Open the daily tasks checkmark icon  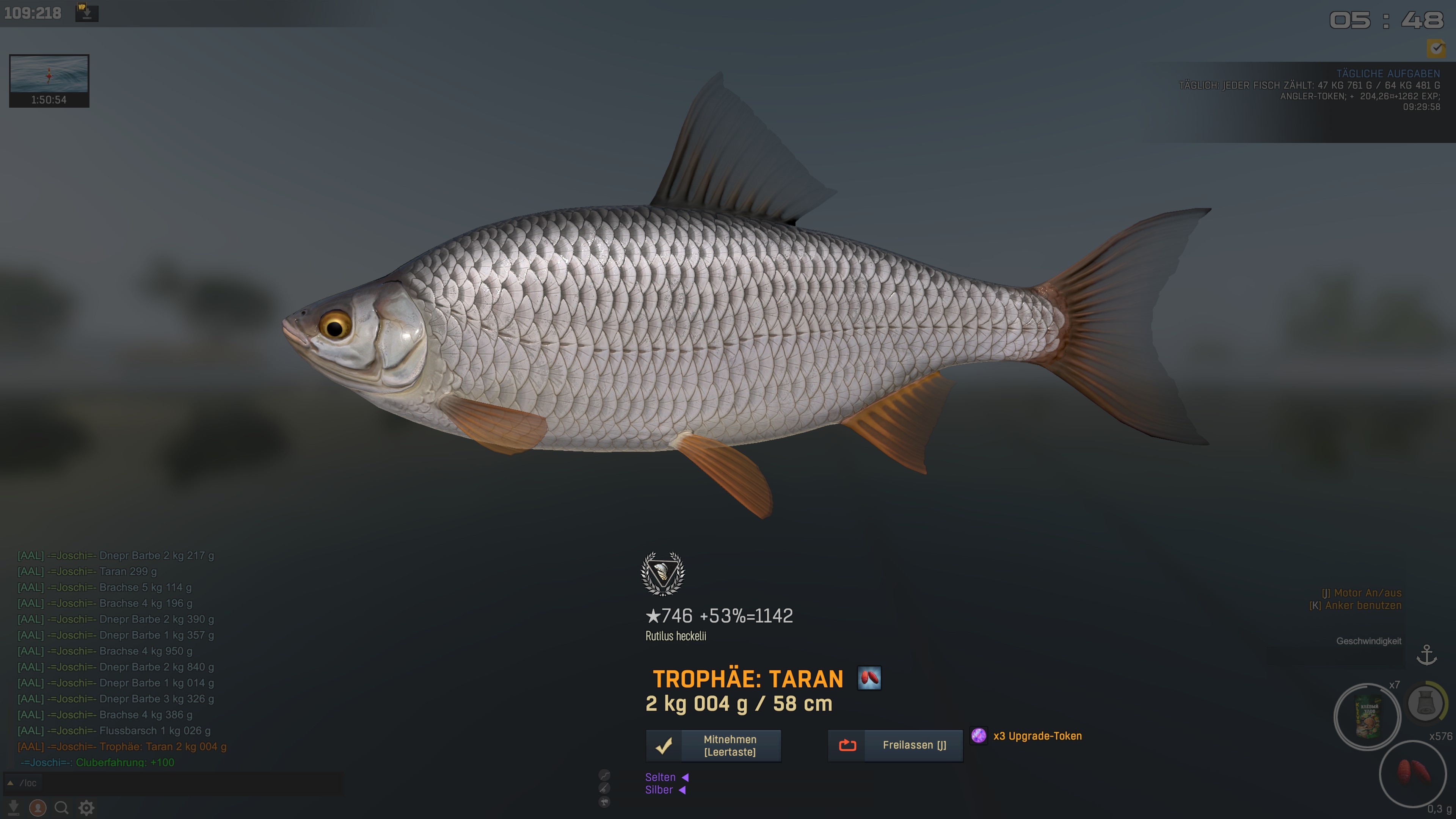(x=1436, y=48)
